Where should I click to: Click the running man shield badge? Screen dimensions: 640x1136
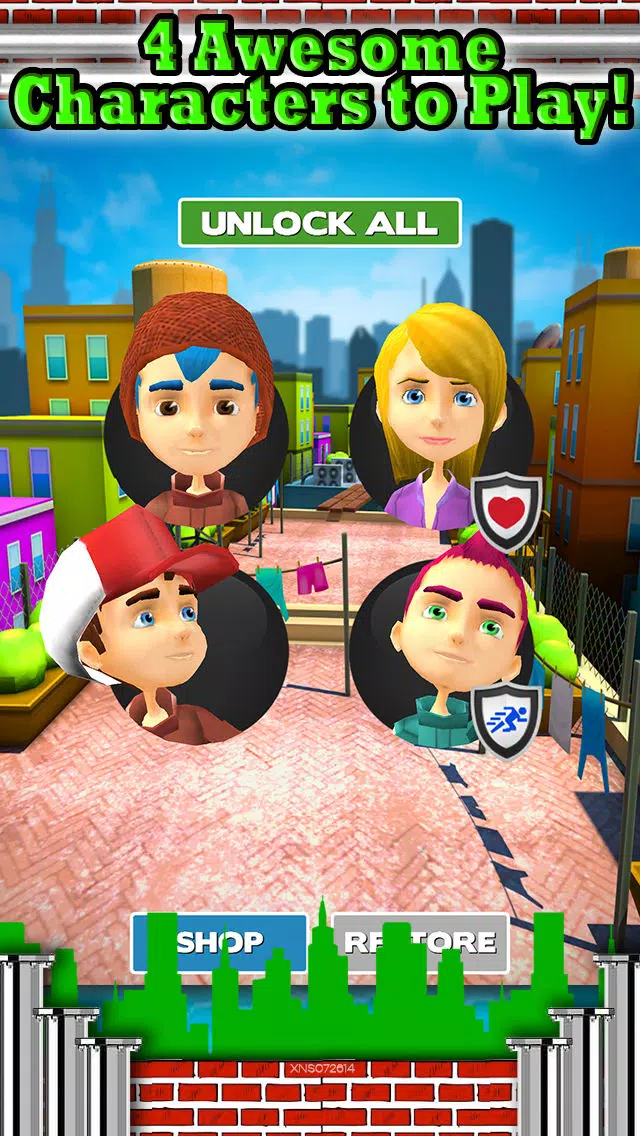coord(507,719)
